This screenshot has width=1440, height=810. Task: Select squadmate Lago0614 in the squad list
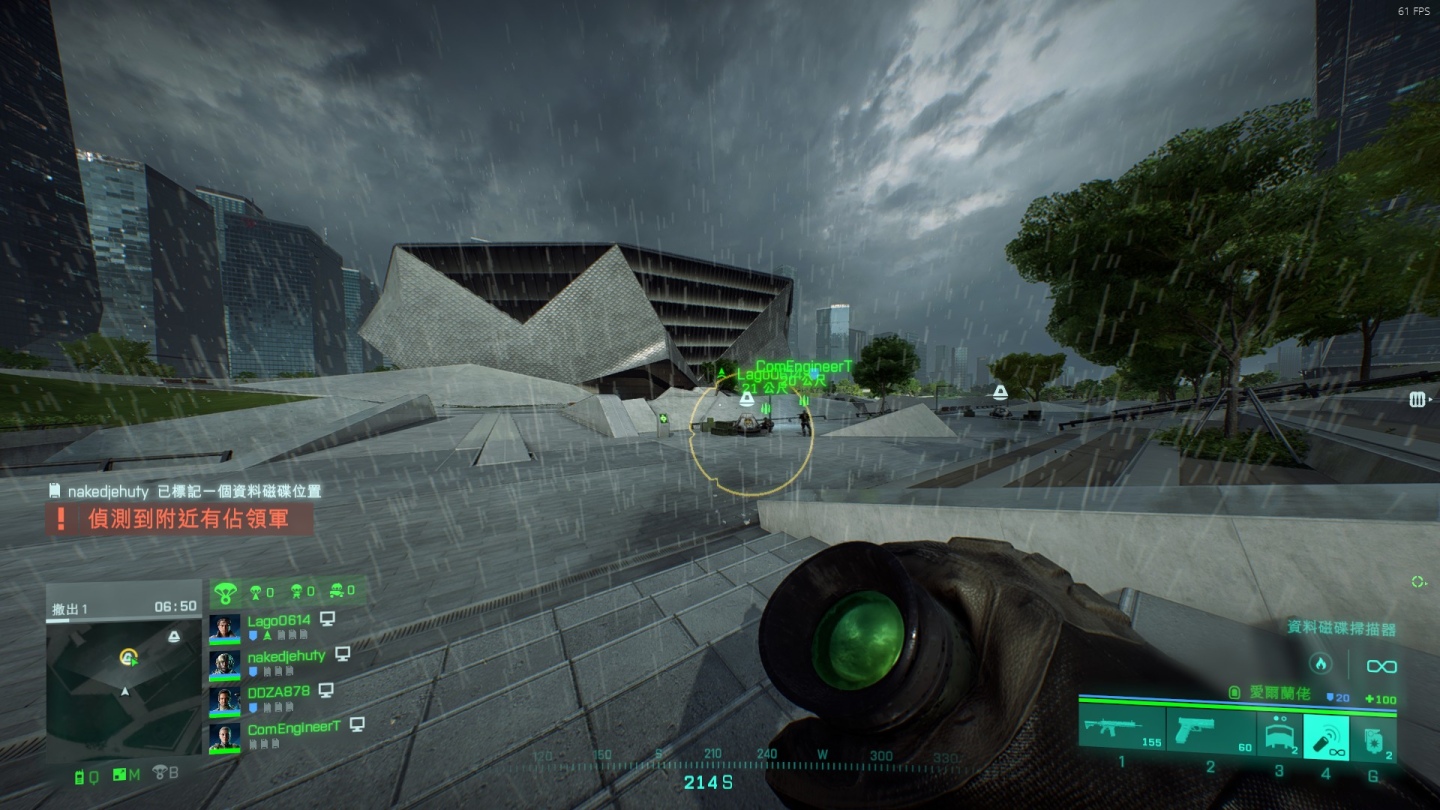[279, 621]
